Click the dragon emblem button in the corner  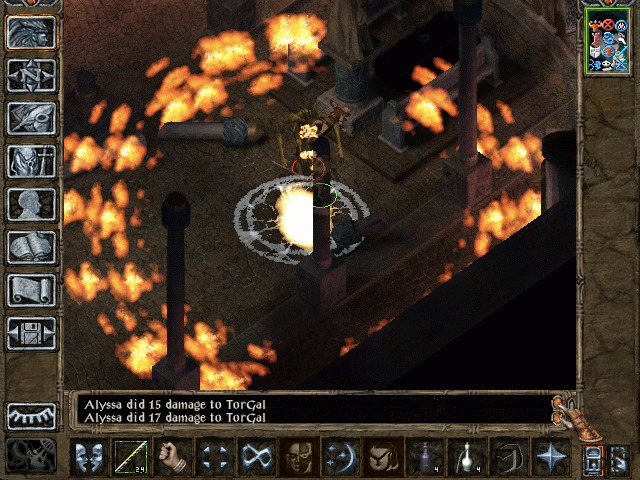click(30, 455)
